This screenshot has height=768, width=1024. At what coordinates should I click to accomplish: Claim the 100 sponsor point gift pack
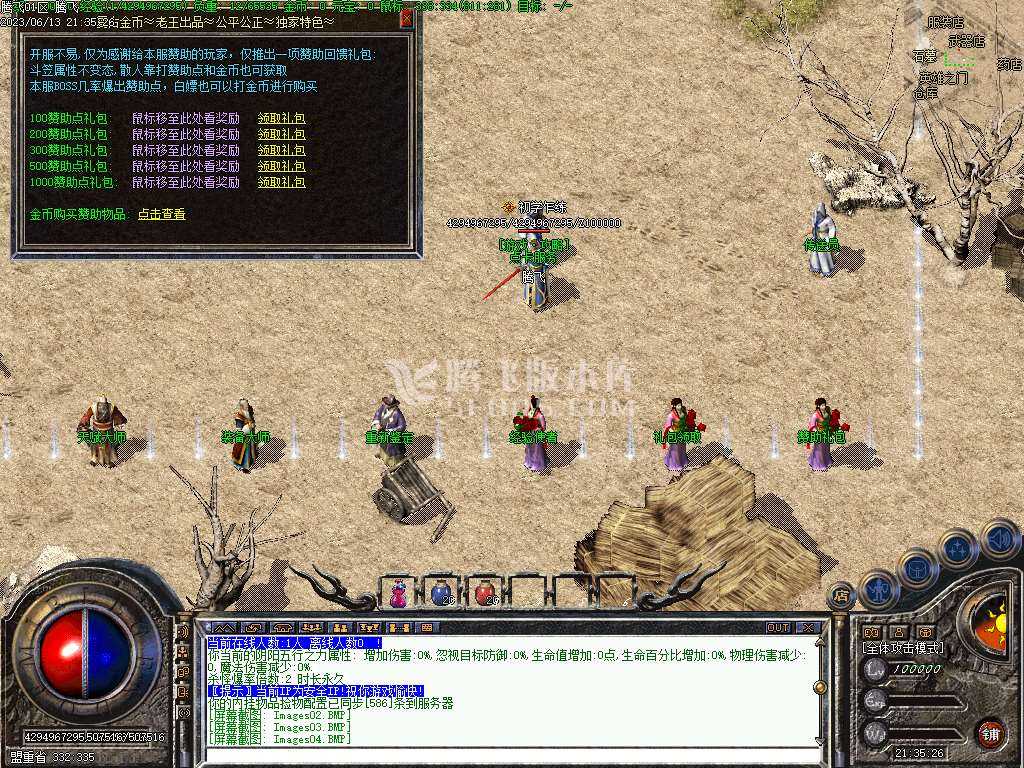click(281, 119)
